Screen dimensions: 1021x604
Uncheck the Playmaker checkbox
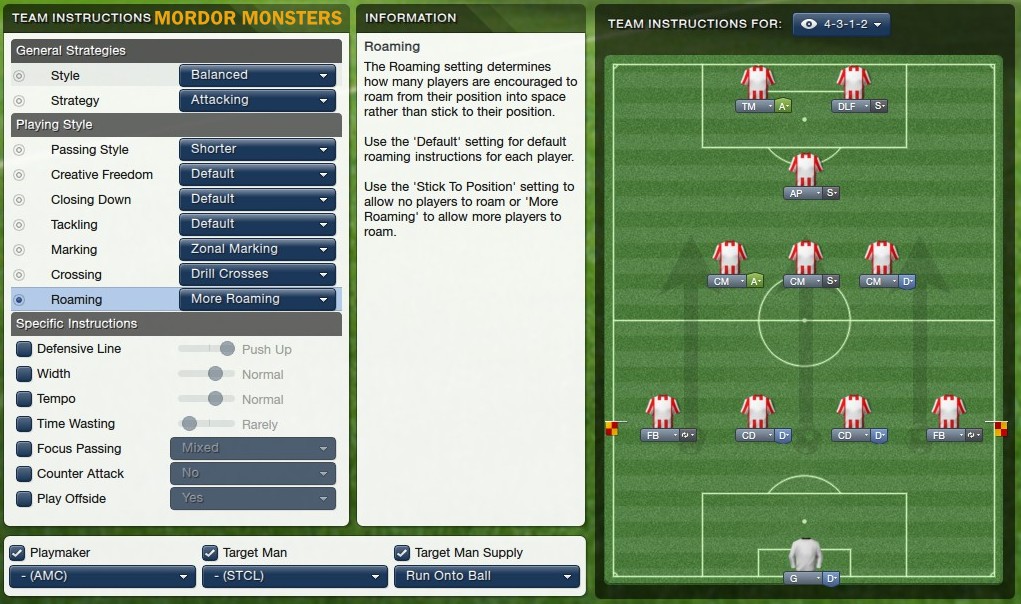click(x=17, y=553)
